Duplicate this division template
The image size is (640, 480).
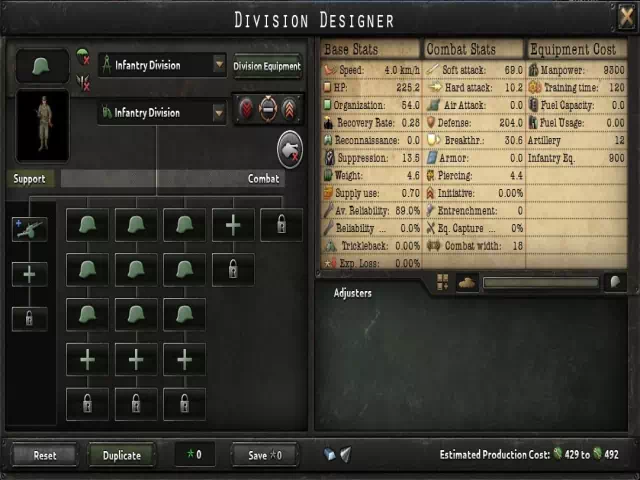(122, 455)
